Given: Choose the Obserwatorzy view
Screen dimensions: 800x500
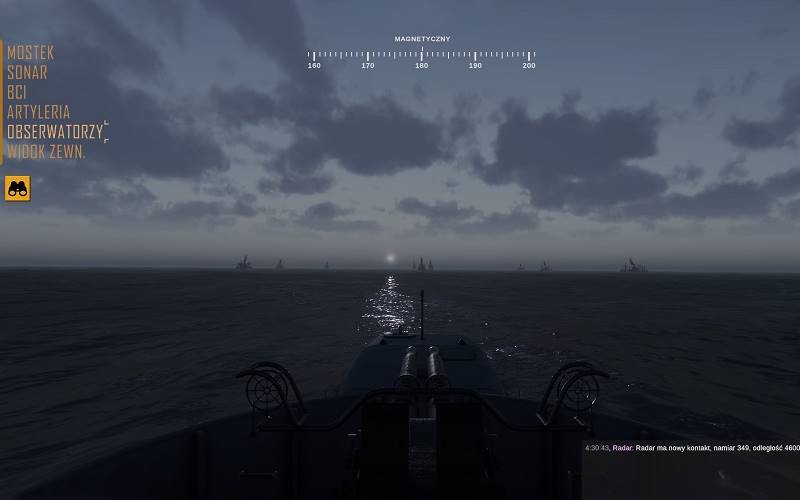Looking at the screenshot, I should (x=55, y=132).
